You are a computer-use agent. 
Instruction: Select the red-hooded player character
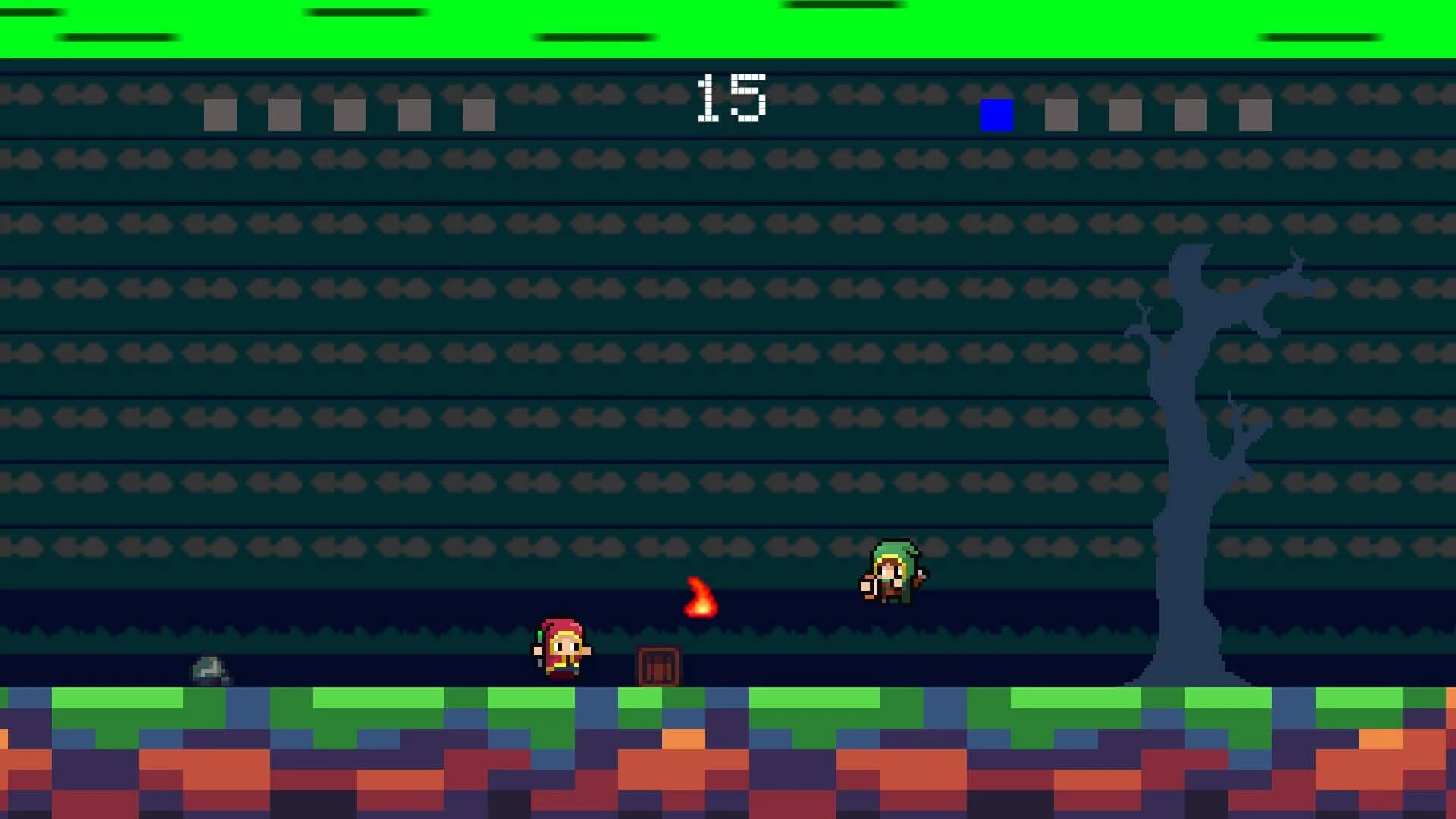coord(559,652)
